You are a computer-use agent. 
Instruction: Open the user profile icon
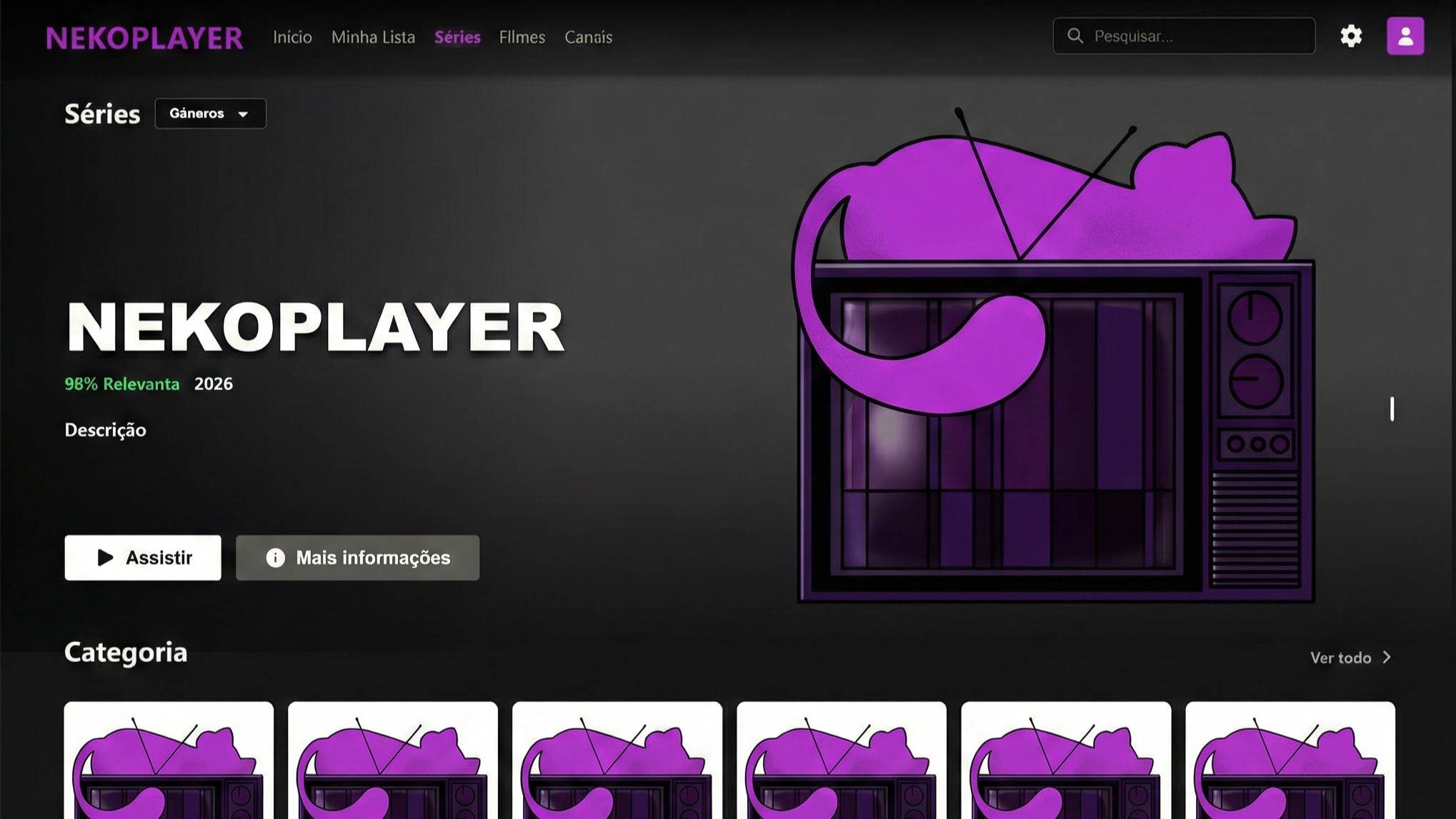[x=1405, y=34]
